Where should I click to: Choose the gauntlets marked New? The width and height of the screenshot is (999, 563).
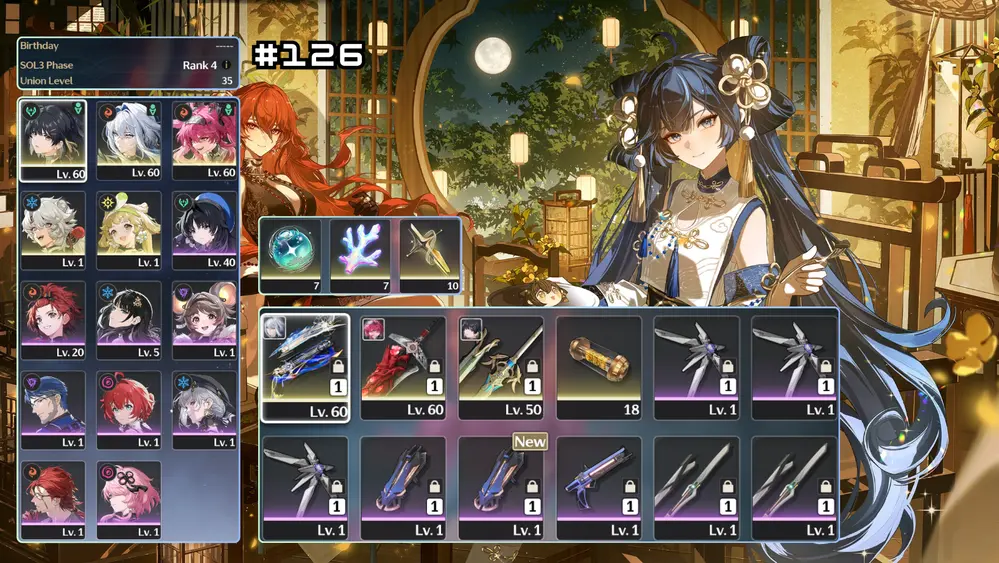[501, 487]
